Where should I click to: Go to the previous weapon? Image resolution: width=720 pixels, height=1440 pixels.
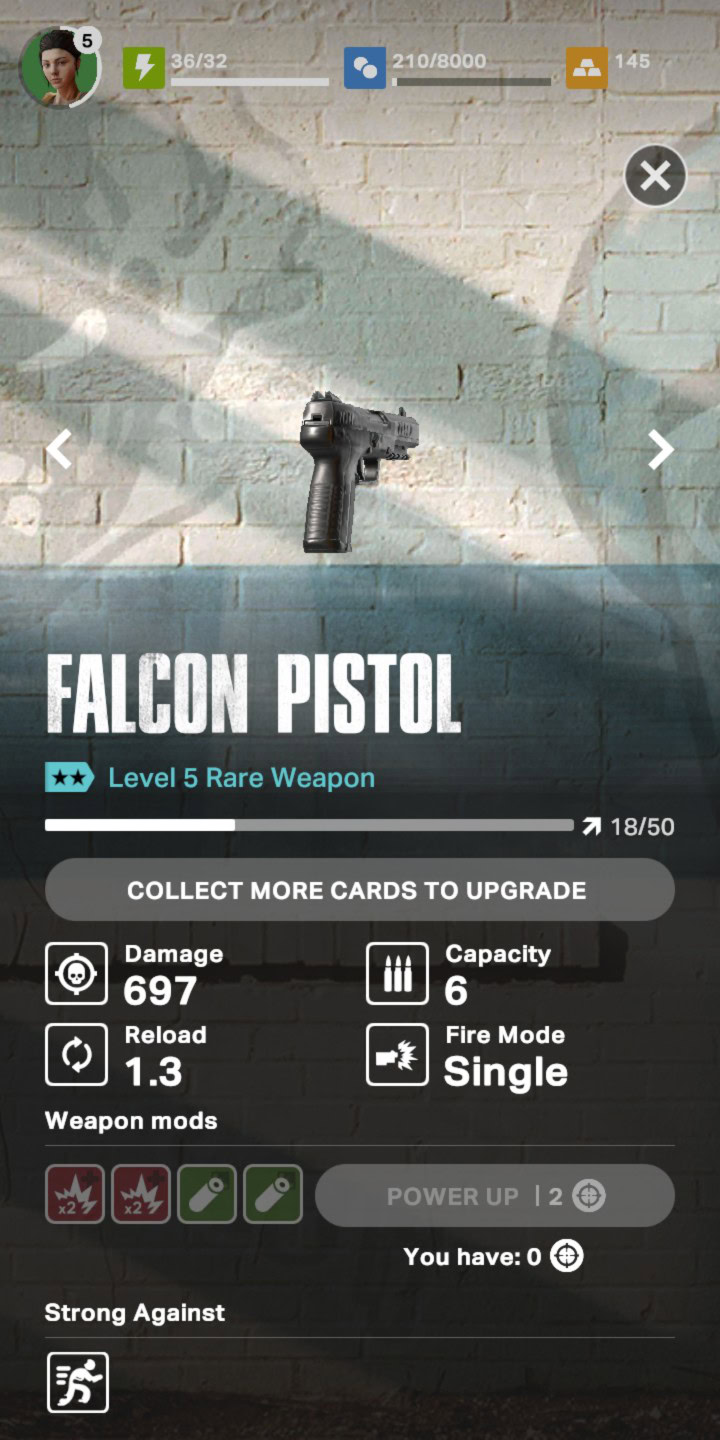pyautogui.click(x=60, y=449)
